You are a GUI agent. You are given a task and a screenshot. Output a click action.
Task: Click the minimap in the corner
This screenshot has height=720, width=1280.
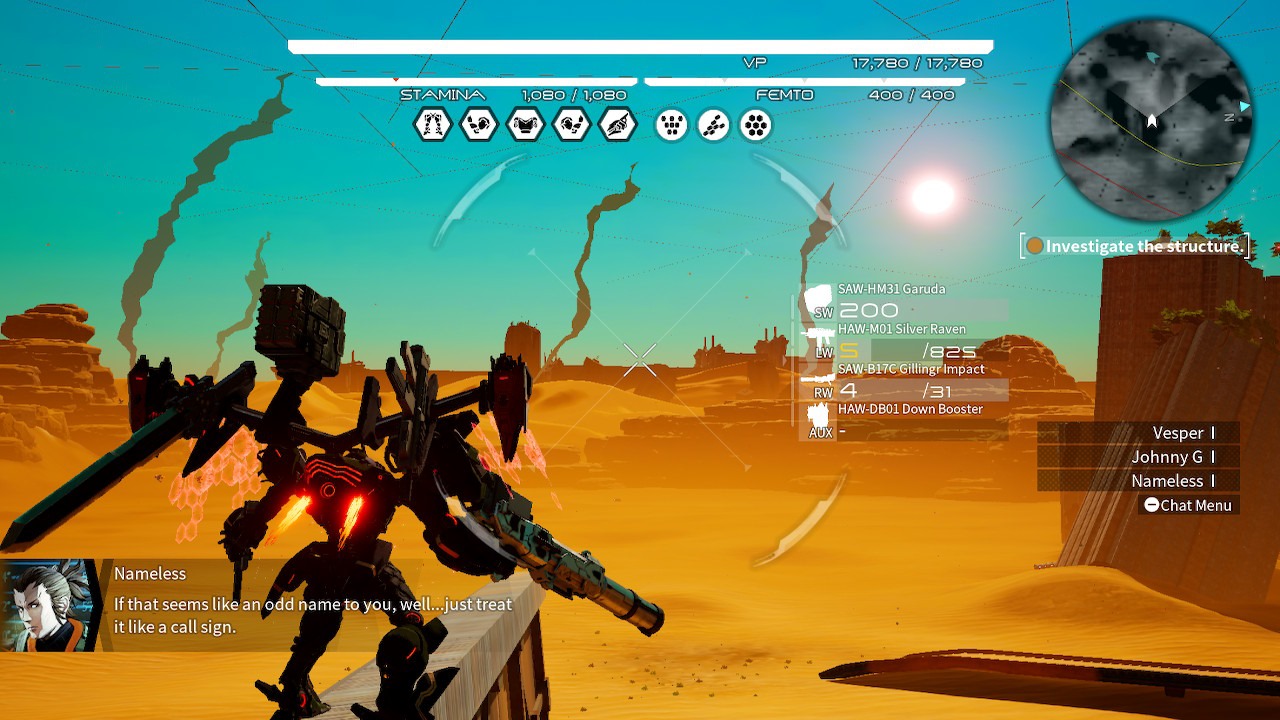point(1150,120)
